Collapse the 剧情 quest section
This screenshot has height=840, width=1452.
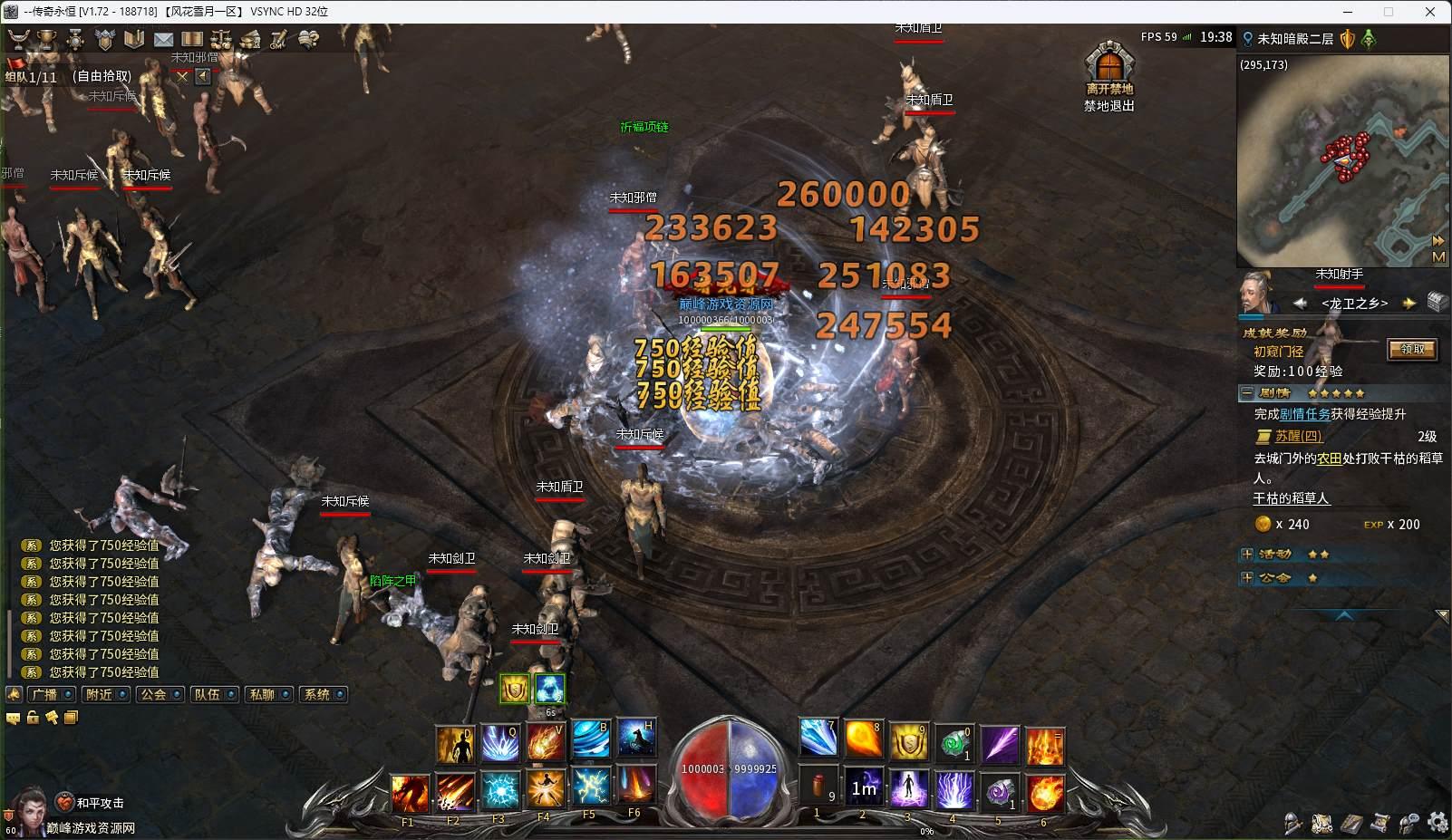(x=1247, y=393)
